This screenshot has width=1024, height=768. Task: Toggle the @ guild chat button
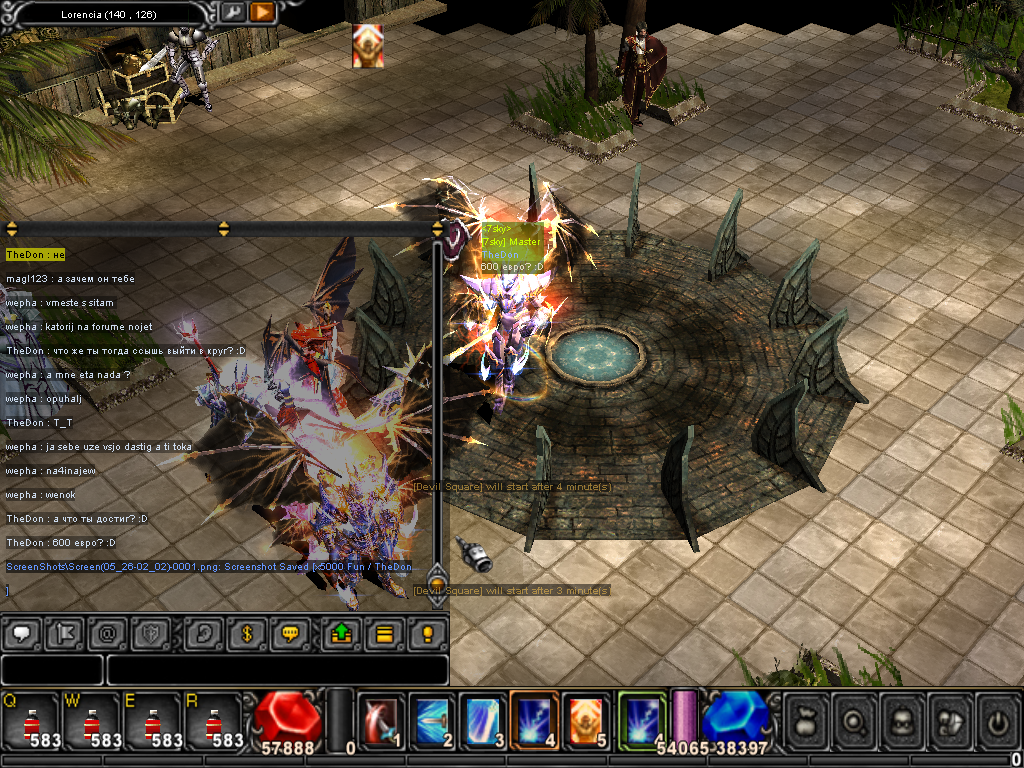point(108,633)
